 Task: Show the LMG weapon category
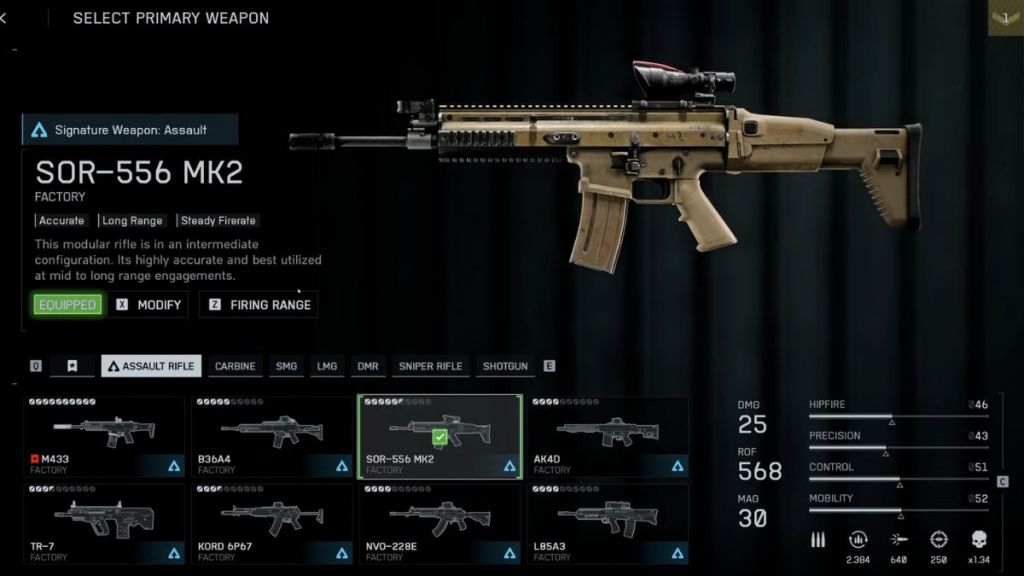pyautogui.click(x=327, y=366)
